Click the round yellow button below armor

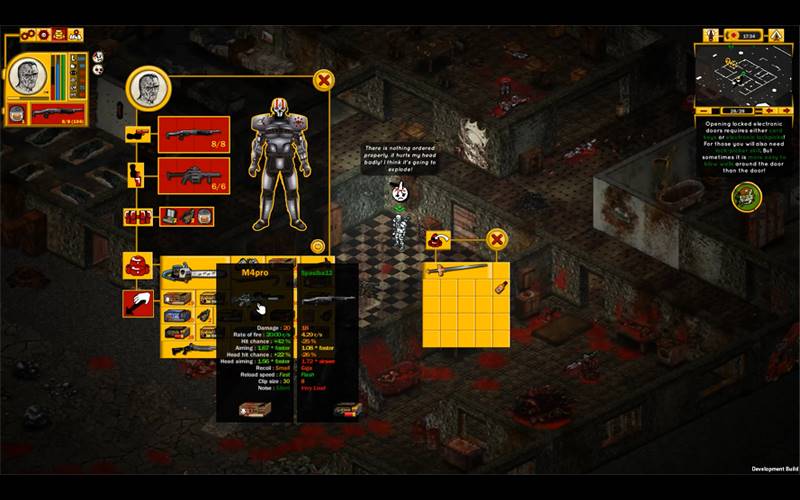(x=318, y=245)
